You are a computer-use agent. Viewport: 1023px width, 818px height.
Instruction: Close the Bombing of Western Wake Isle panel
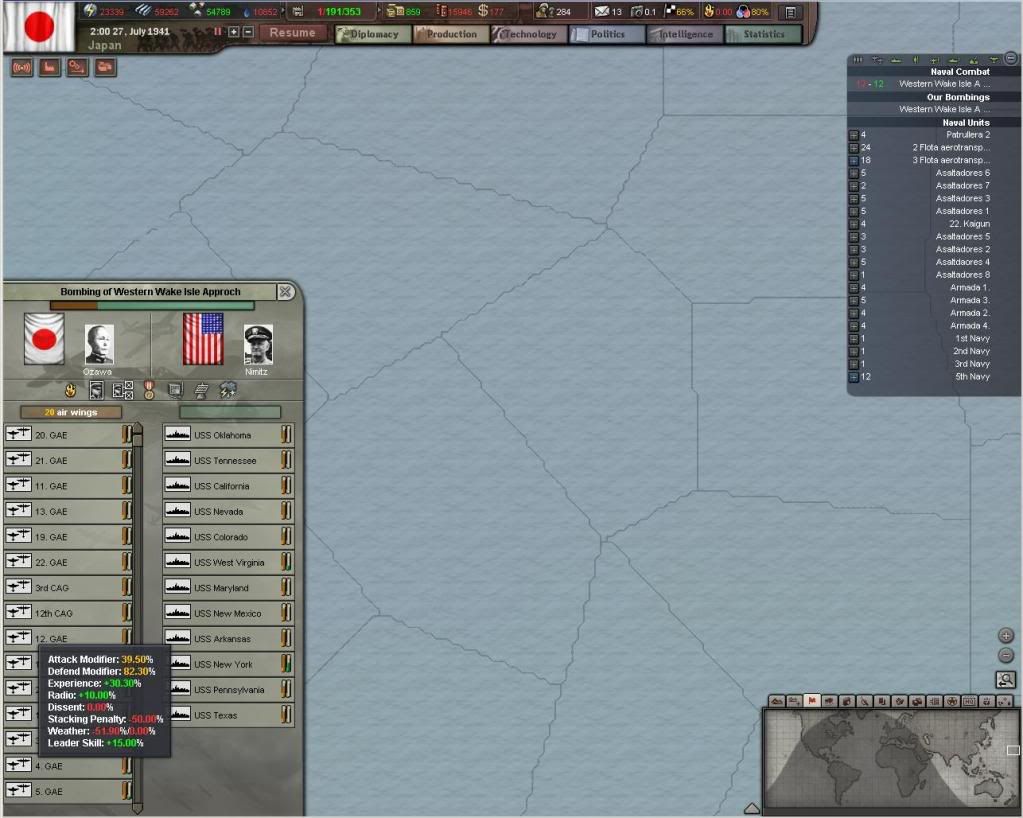(x=285, y=292)
